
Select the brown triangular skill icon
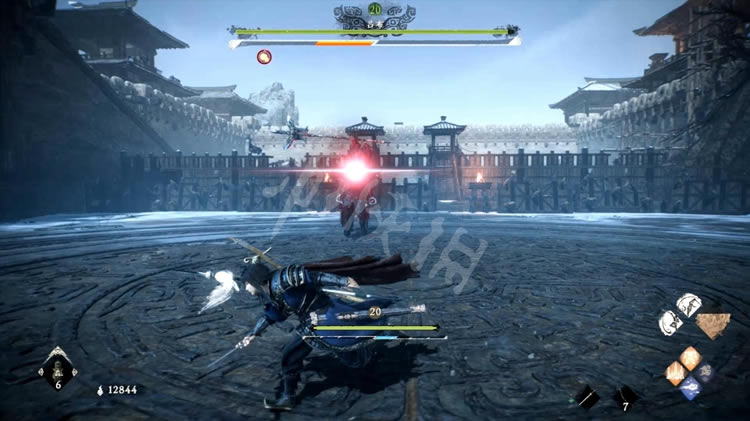pyautogui.click(x=712, y=326)
